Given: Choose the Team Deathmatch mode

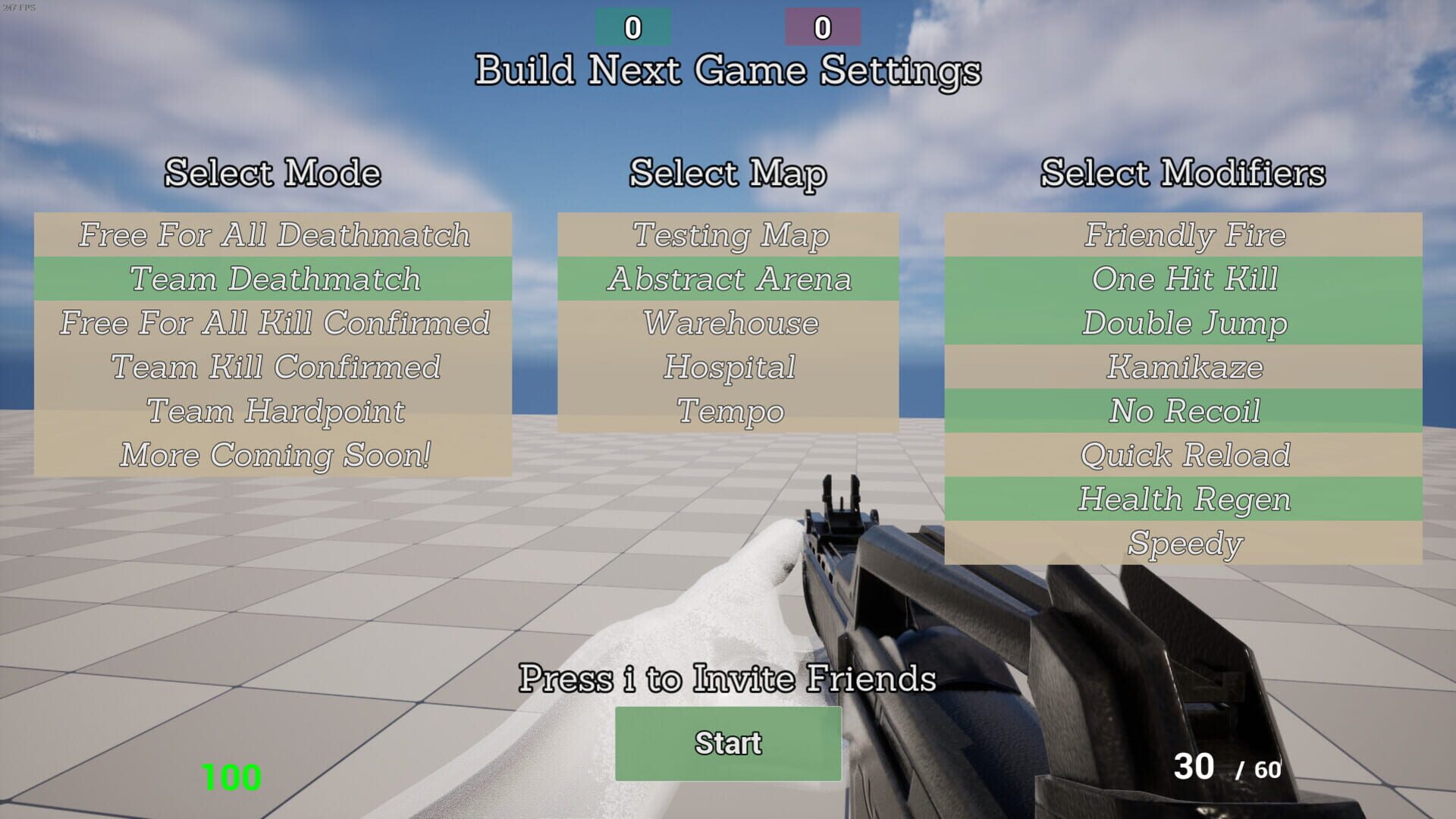Looking at the screenshot, I should click(275, 279).
